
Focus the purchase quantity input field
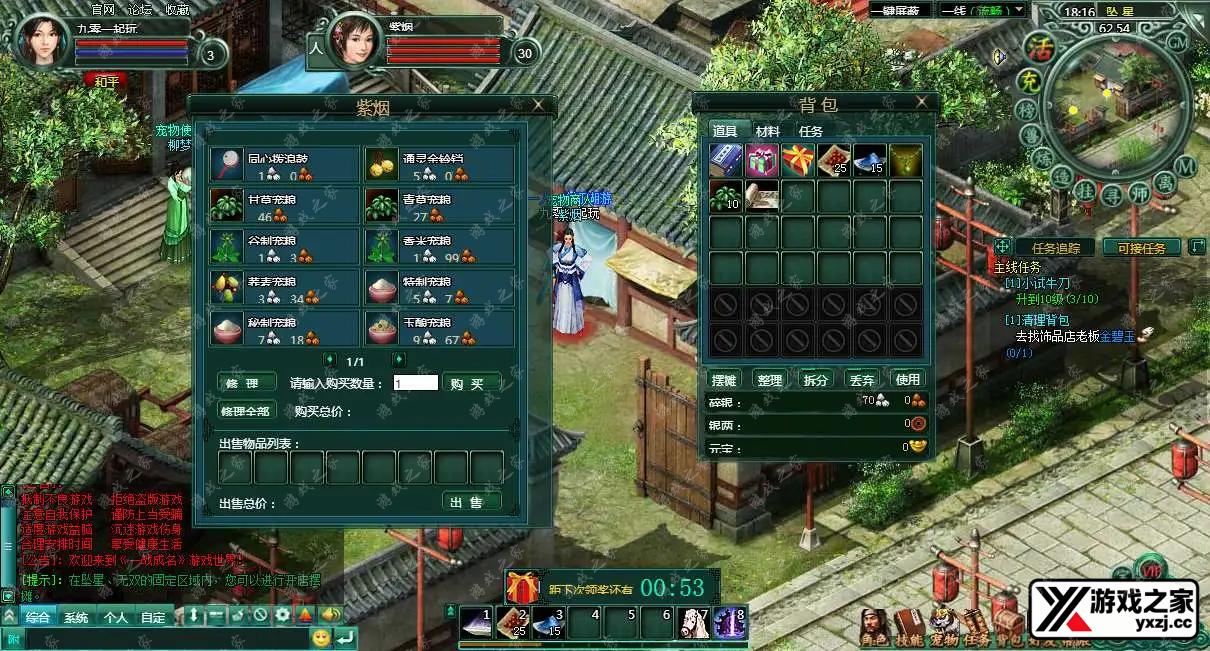415,383
